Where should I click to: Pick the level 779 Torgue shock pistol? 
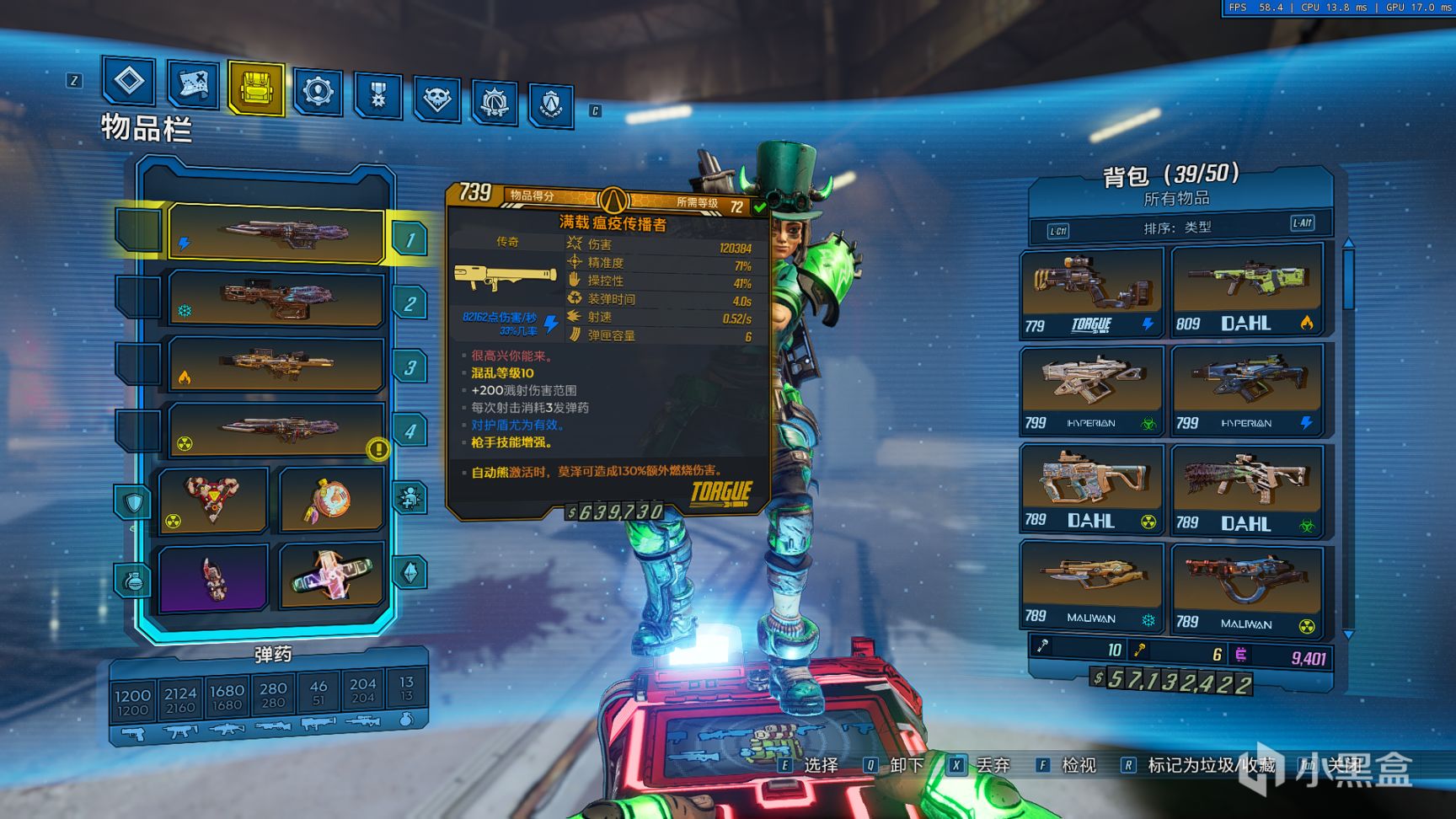click(x=1091, y=292)
